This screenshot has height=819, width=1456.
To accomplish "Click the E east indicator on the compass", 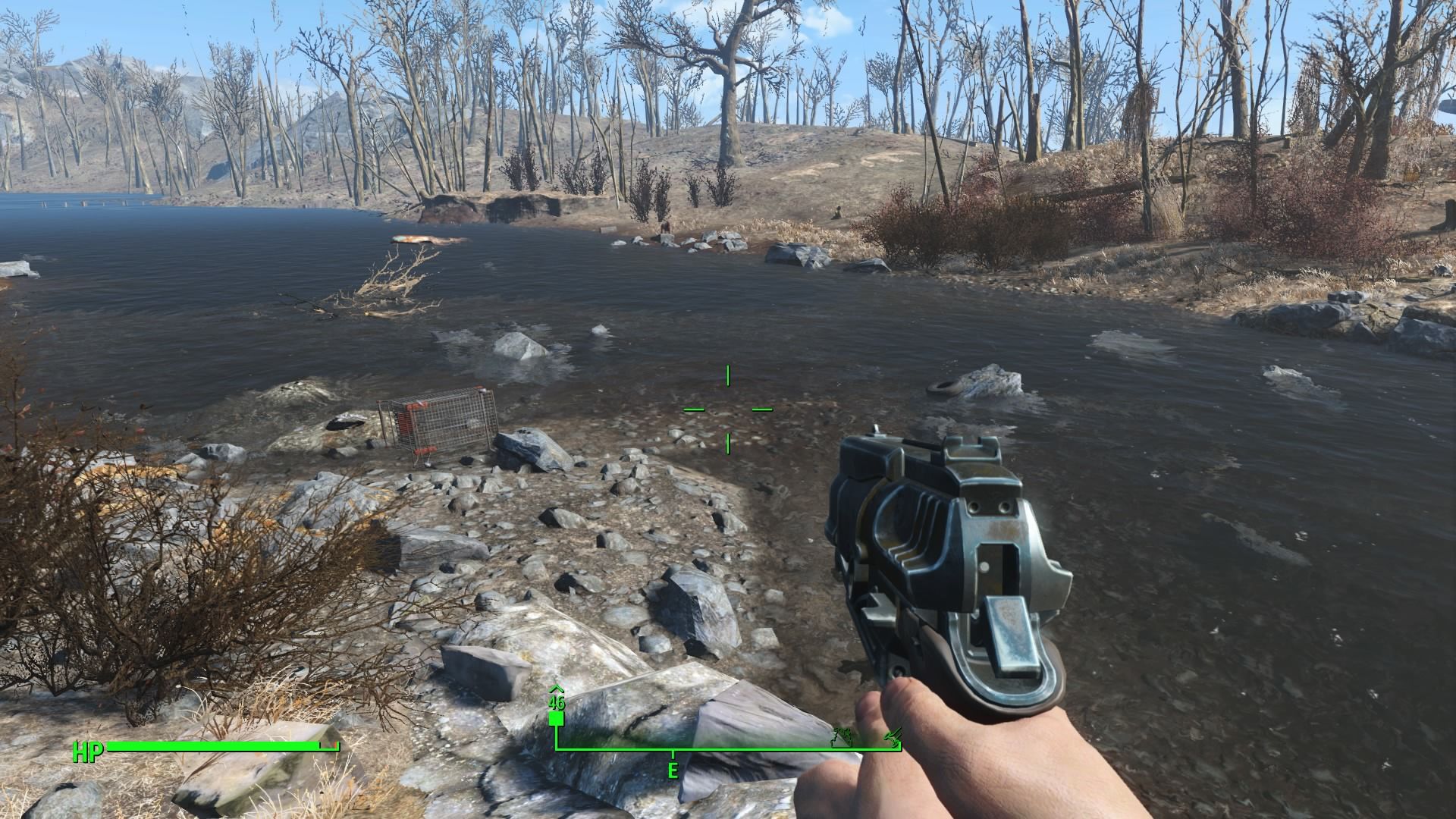I will point(673,770).
